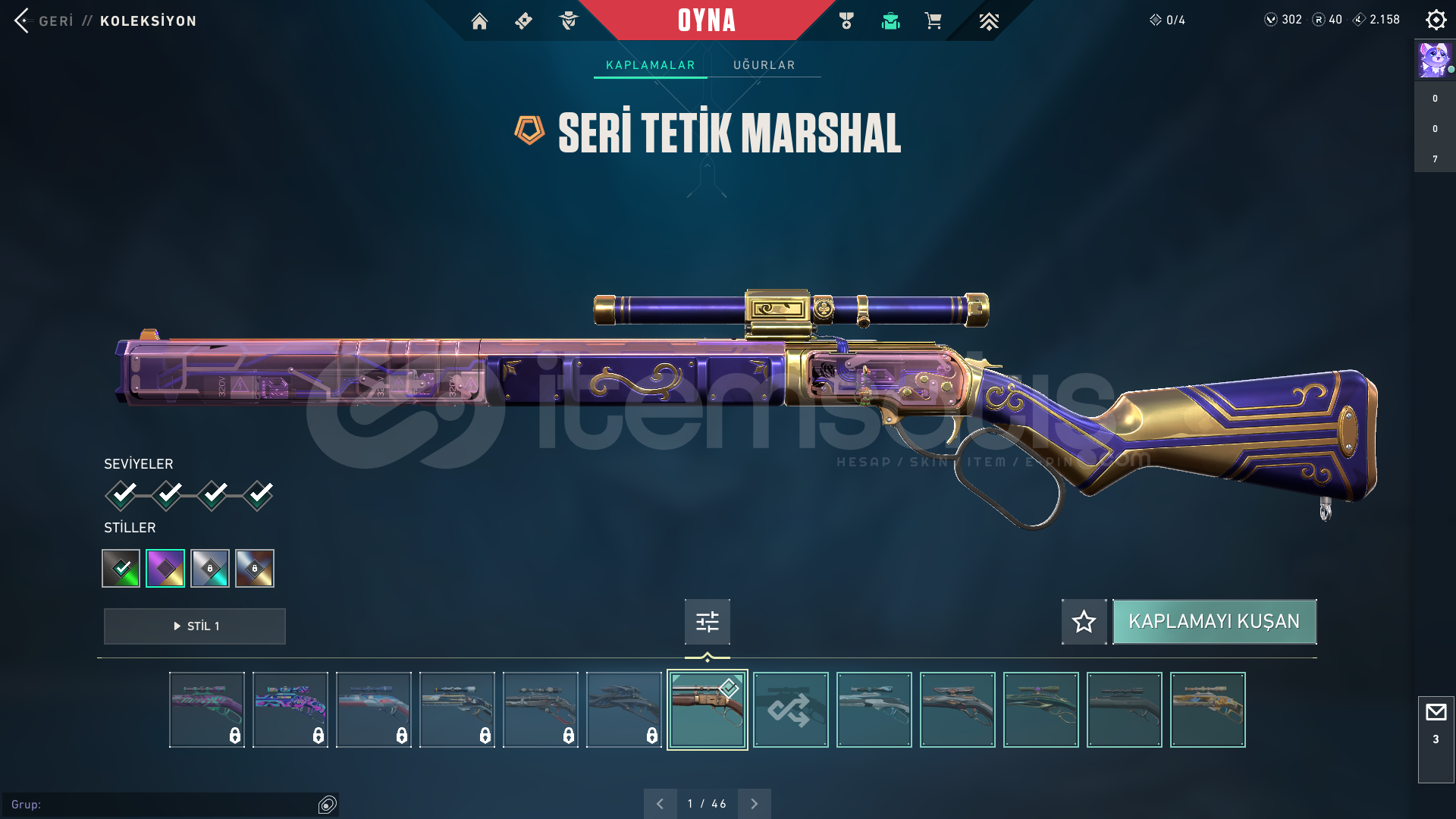Screen dimensions: 1456x819
Task: Go to previous skin page arrow
Action: point(660,804)
